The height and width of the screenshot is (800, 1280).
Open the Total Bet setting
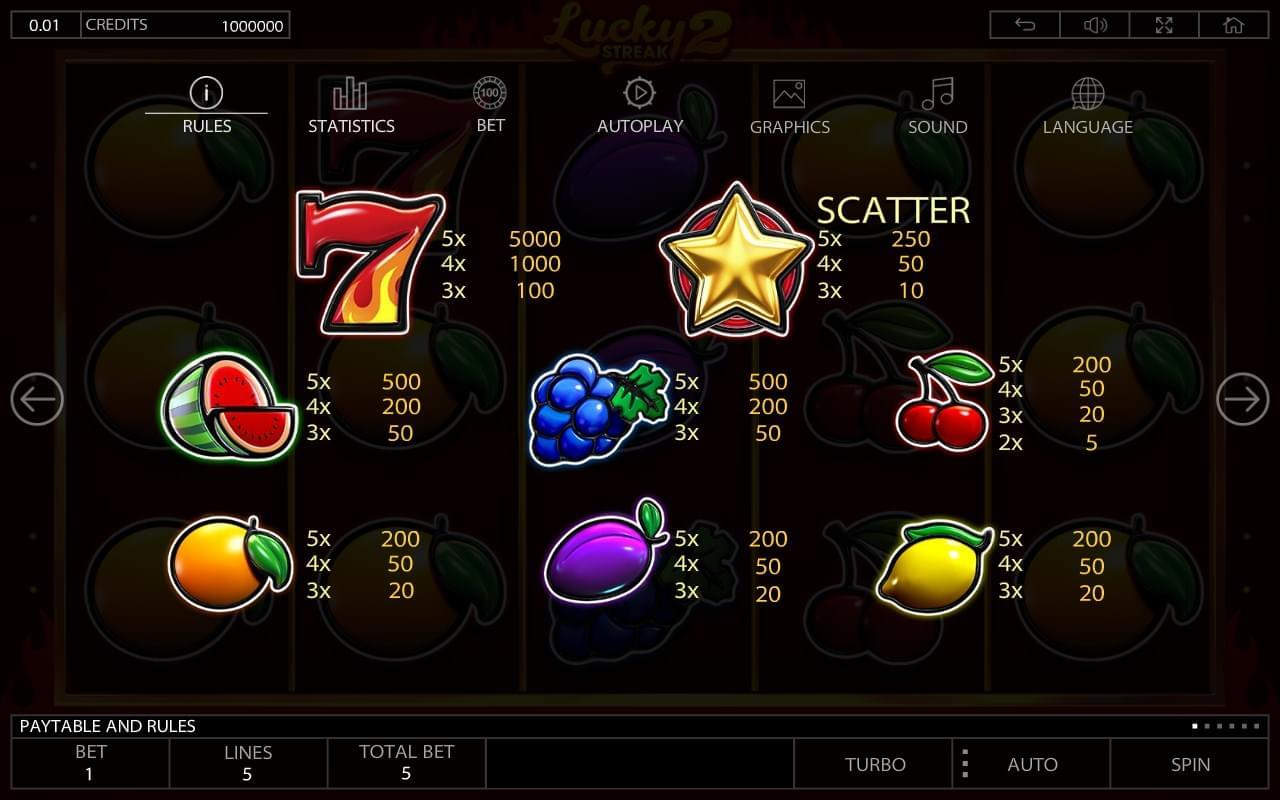click(406, 763)
